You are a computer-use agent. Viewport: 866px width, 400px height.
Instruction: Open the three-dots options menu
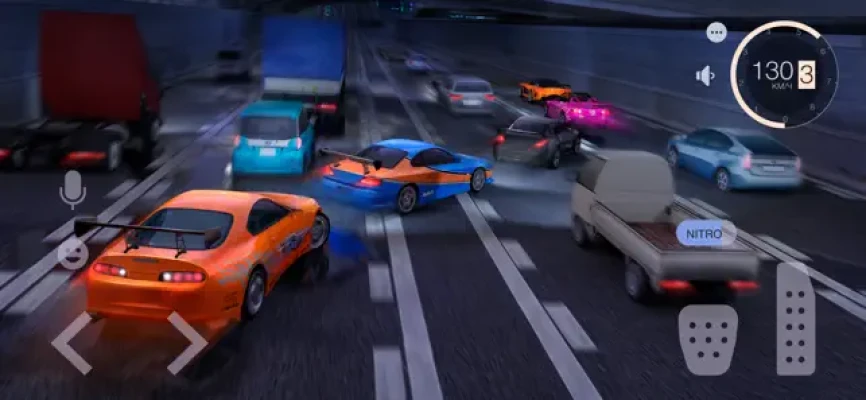[716, 33]
